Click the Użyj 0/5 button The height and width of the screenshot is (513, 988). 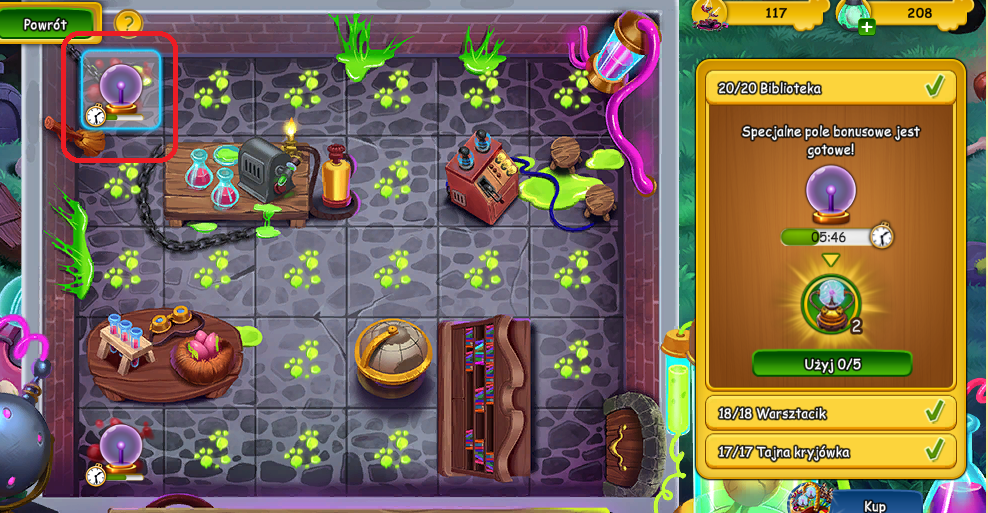(x=832, y=363)
